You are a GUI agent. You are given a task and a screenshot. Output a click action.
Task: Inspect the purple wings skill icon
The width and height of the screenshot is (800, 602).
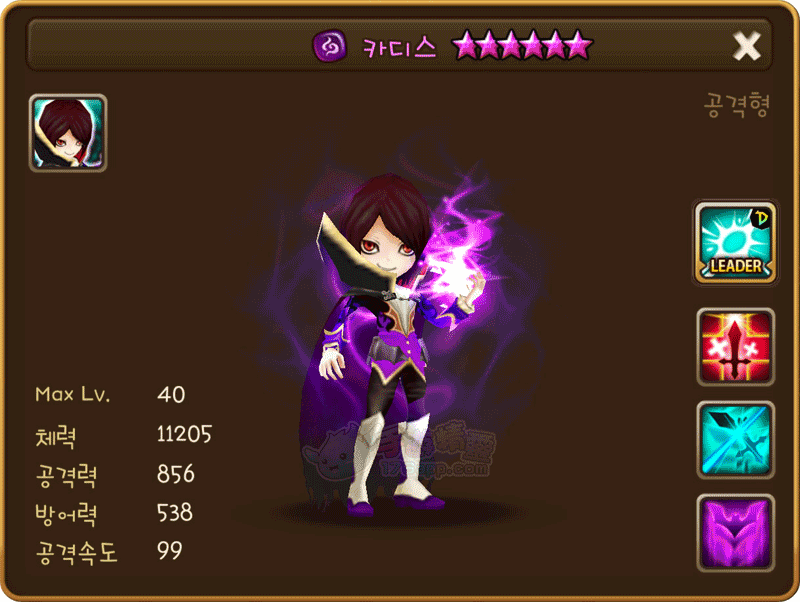coord(735,532)
